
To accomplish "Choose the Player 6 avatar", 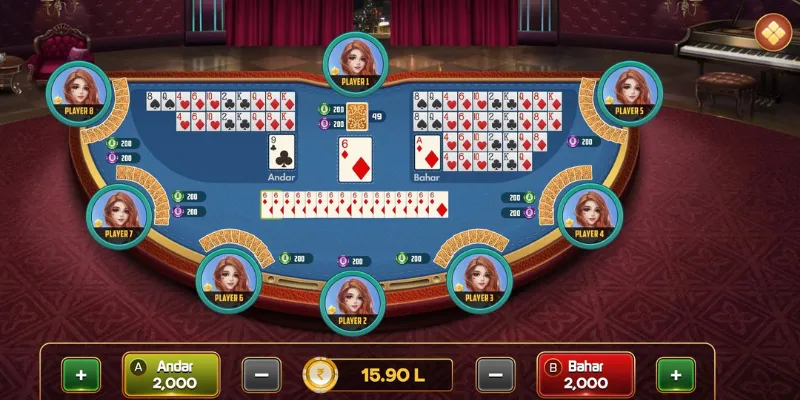I will pyautogui.click(x=229, y=278).
